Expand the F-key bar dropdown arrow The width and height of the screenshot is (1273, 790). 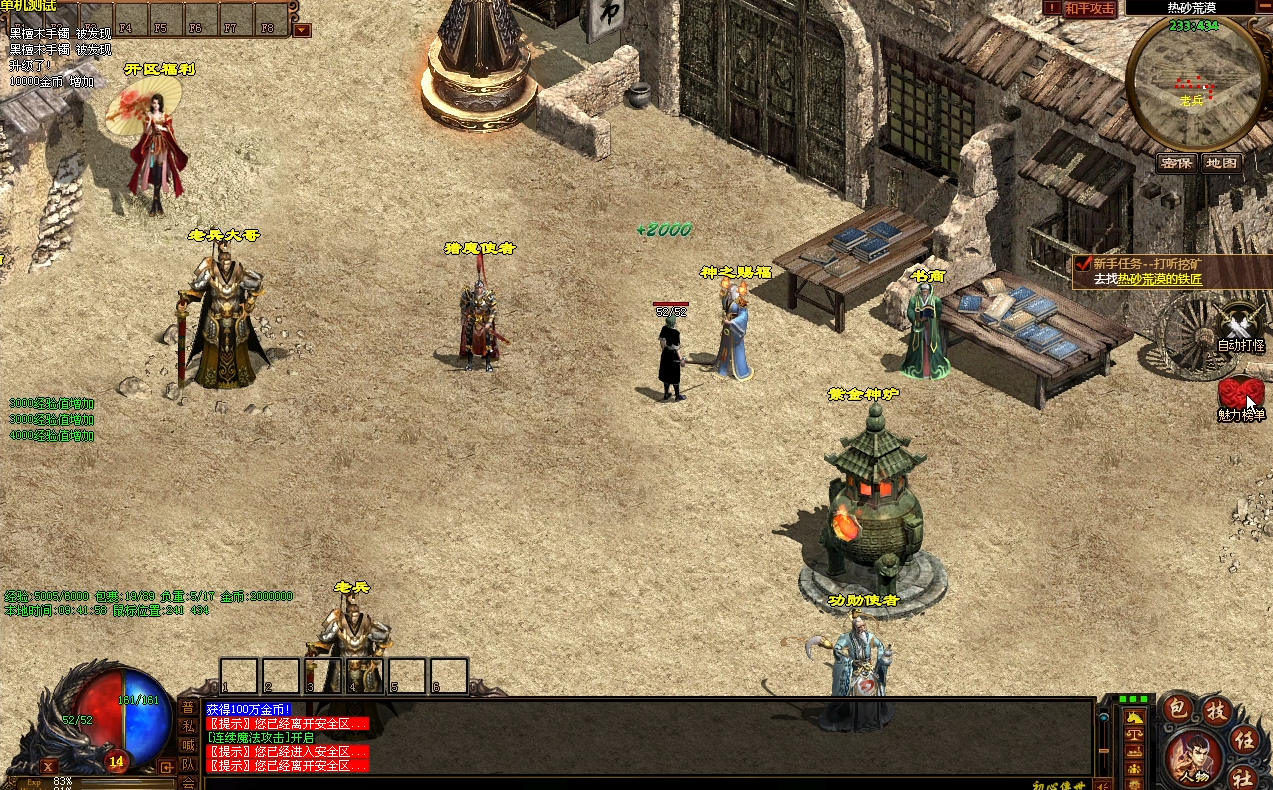[302, 30]
